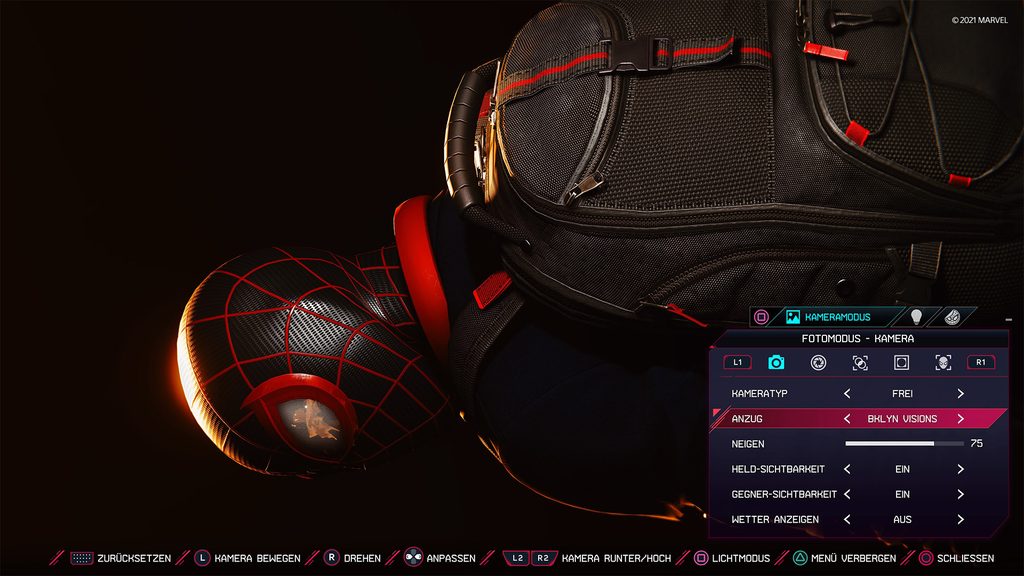The height and width of the screenshot is (576, 1024).
Task: Select the camera icon settings tab
Action: coord(776,362)
